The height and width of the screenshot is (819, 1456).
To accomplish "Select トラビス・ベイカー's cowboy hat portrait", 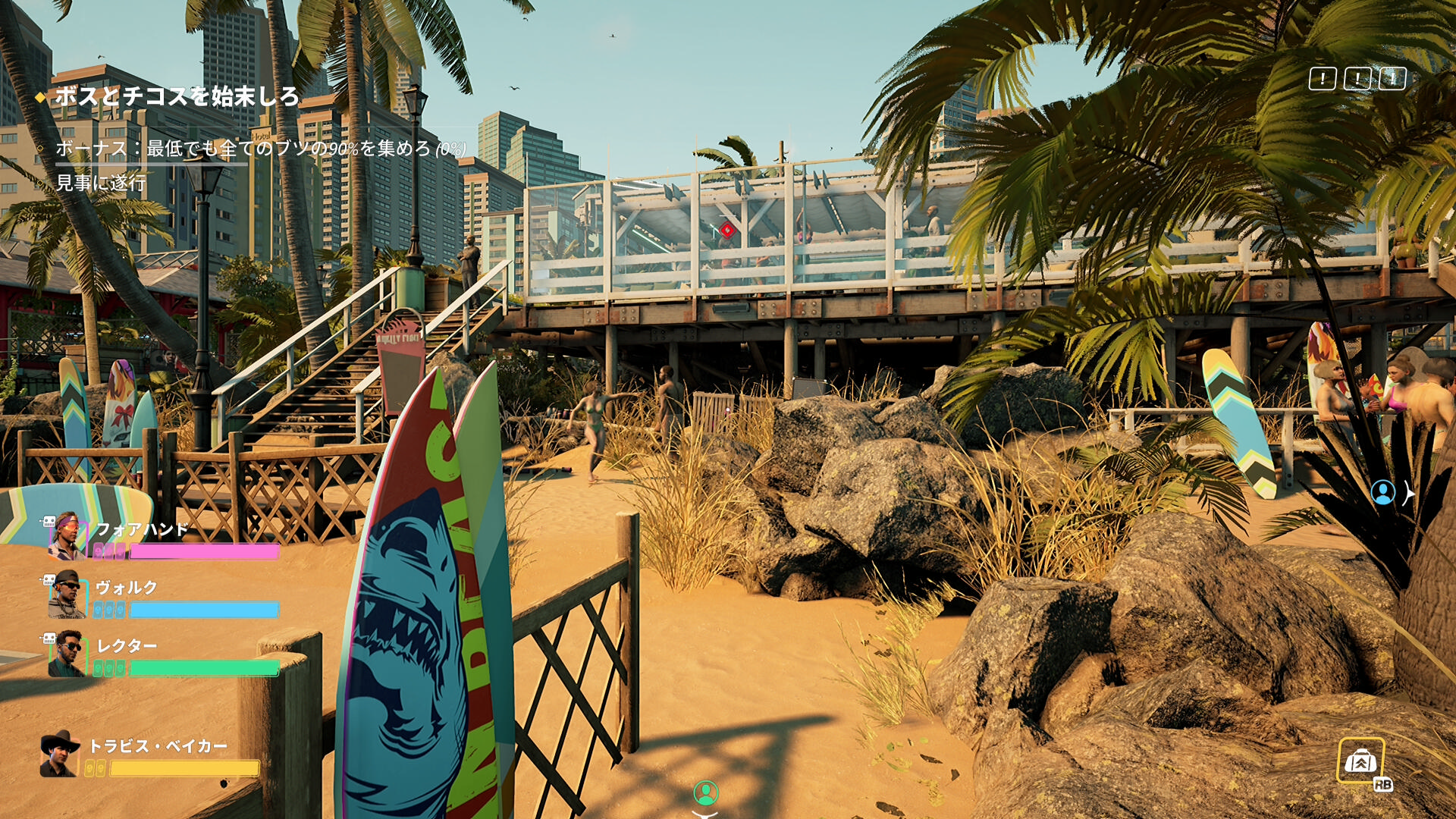I will click(60, 754).
